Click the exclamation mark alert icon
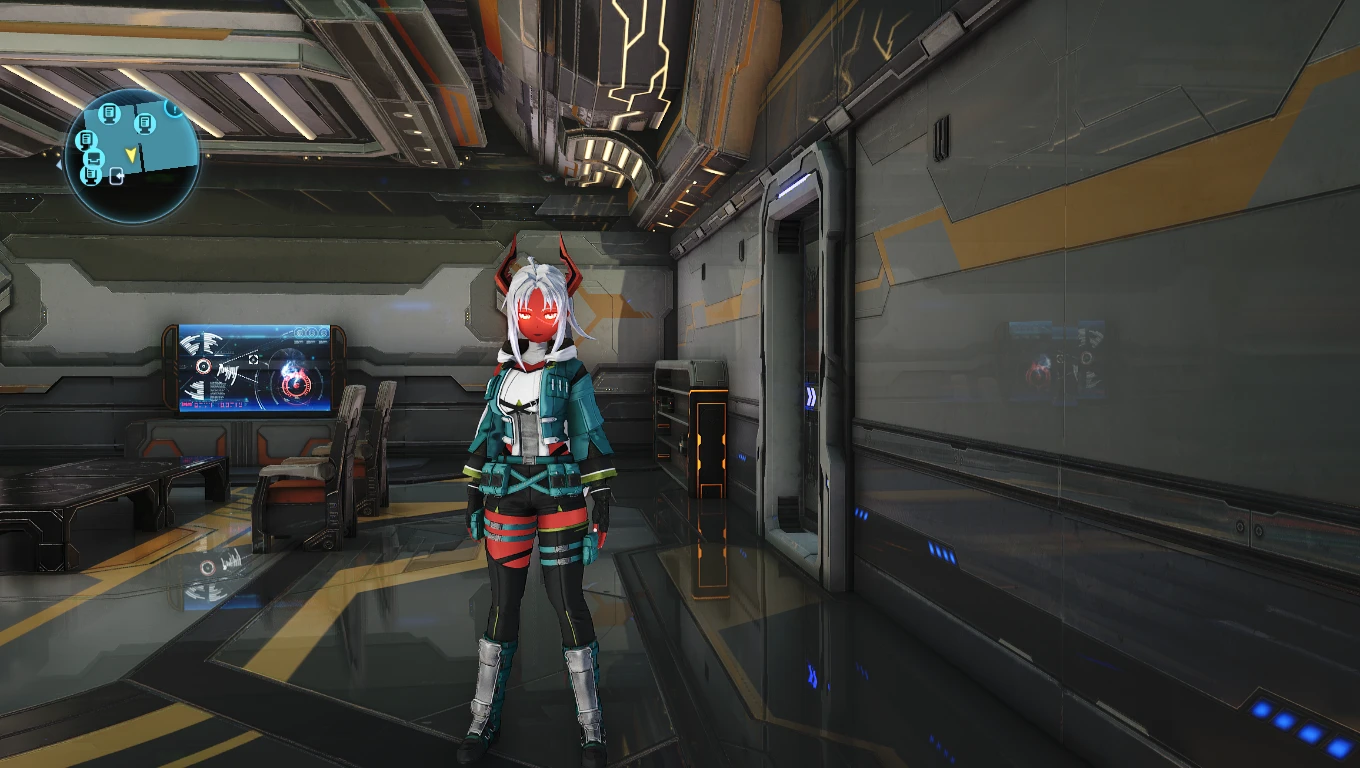Image resolution: width=1360 pixels, height=768 pixels. tap(173, 106)
